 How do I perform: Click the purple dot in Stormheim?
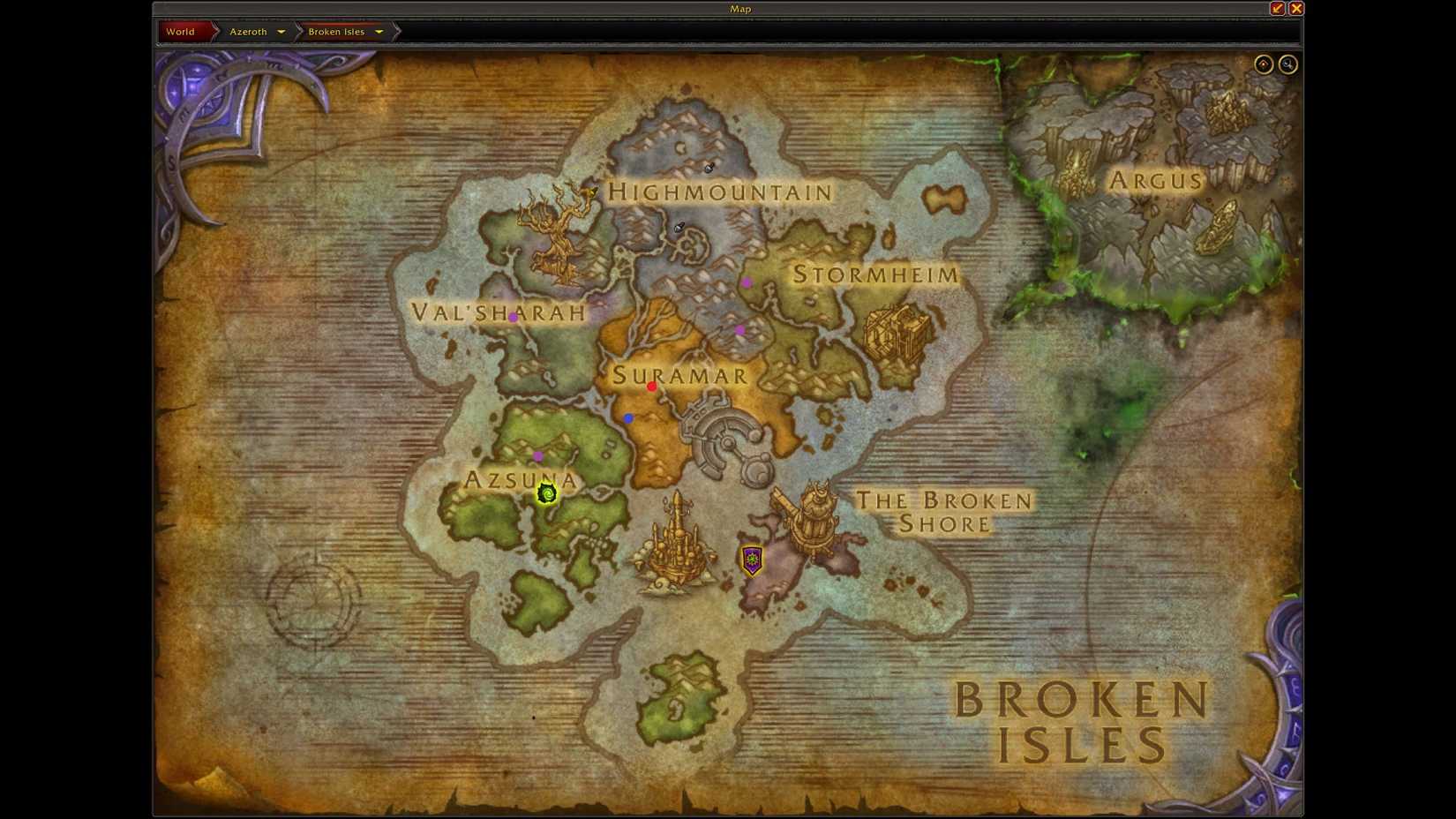pos(748,282)
